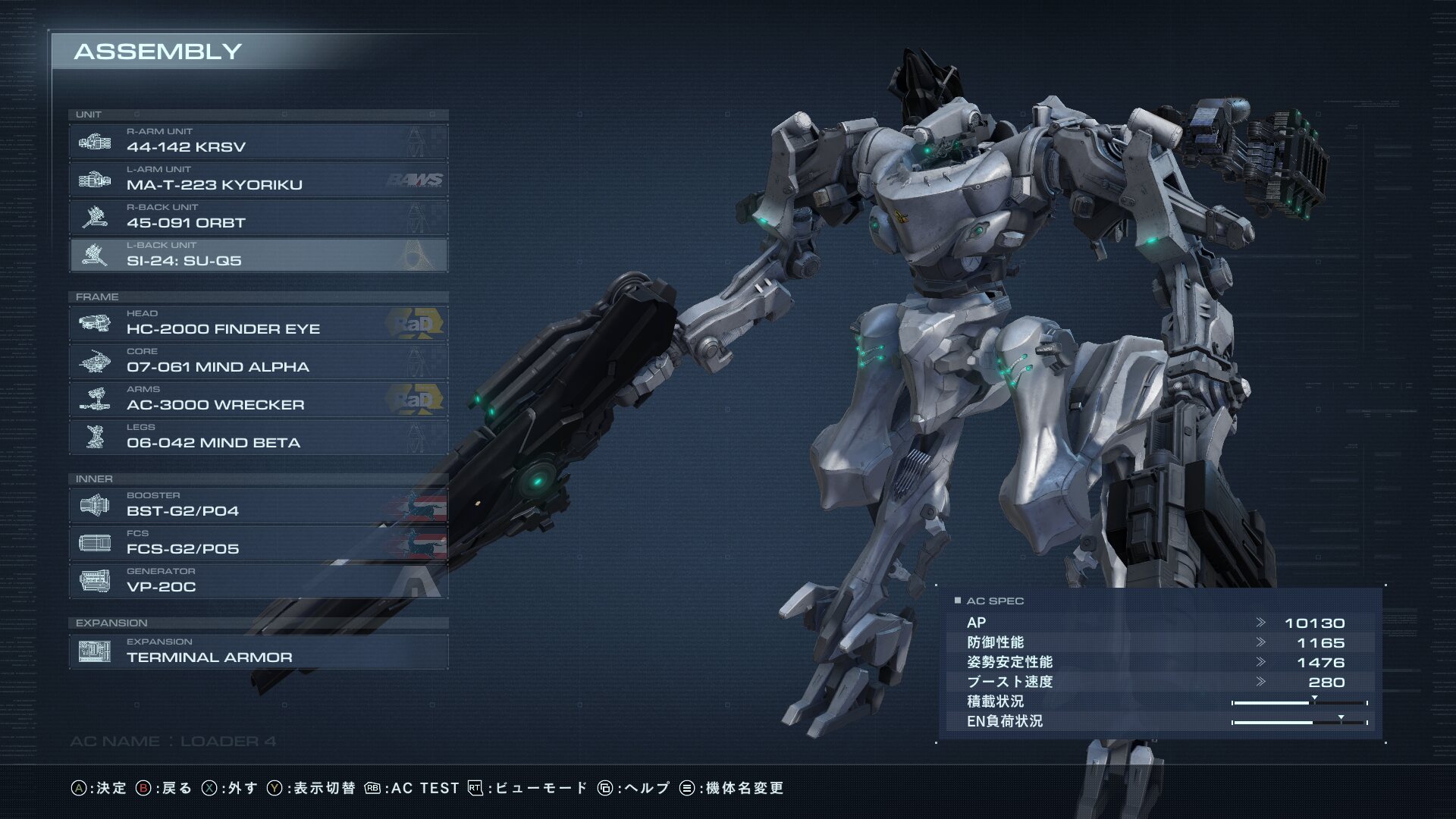Image resolution: width=1456 pixels, height=819 pixels.
Task: Open the ARMS AC-3000 WRECKER slot
Action: [x=258, y=399]
